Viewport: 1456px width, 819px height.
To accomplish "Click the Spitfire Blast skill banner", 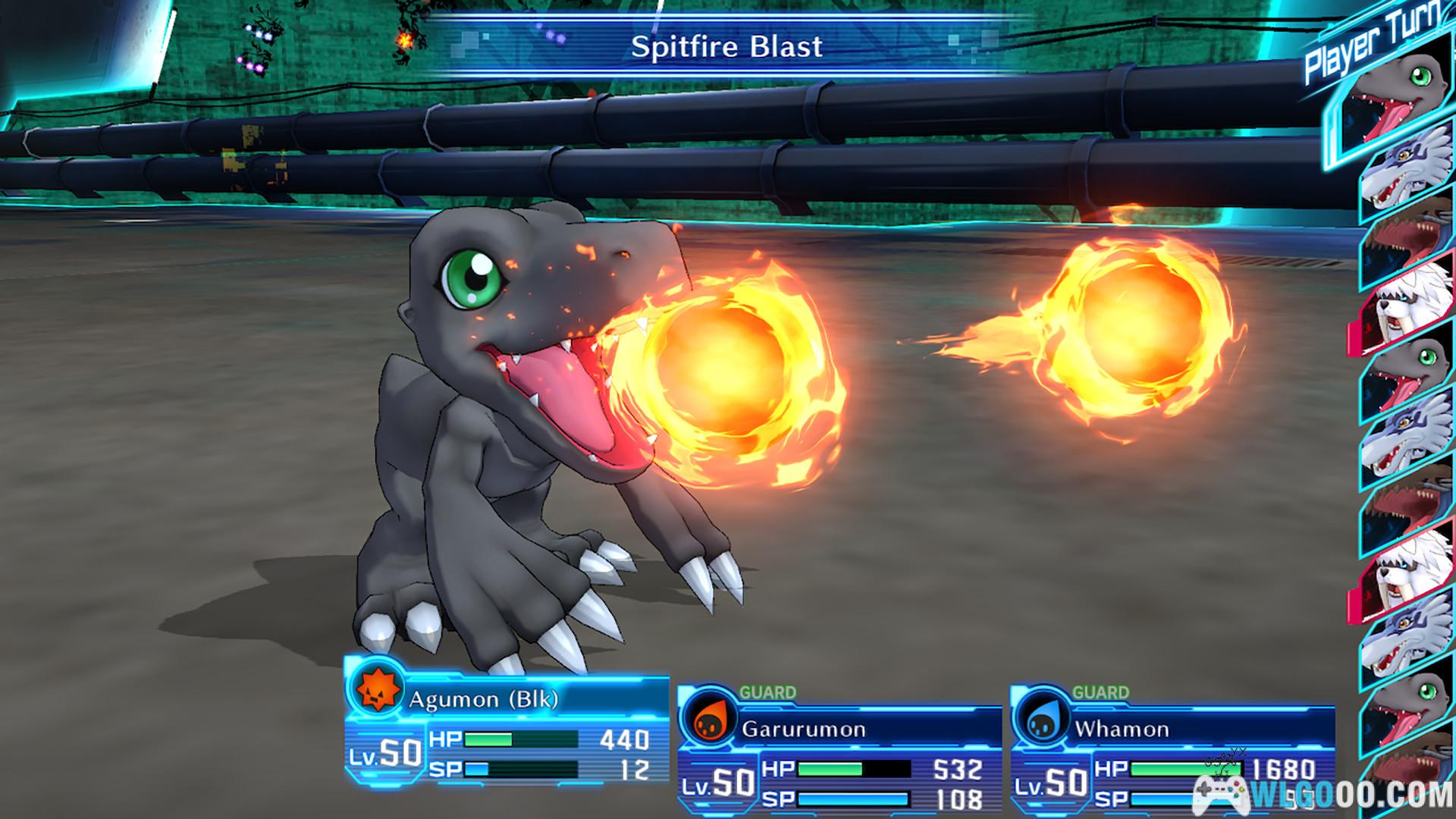I will click(x=726, y=47).
